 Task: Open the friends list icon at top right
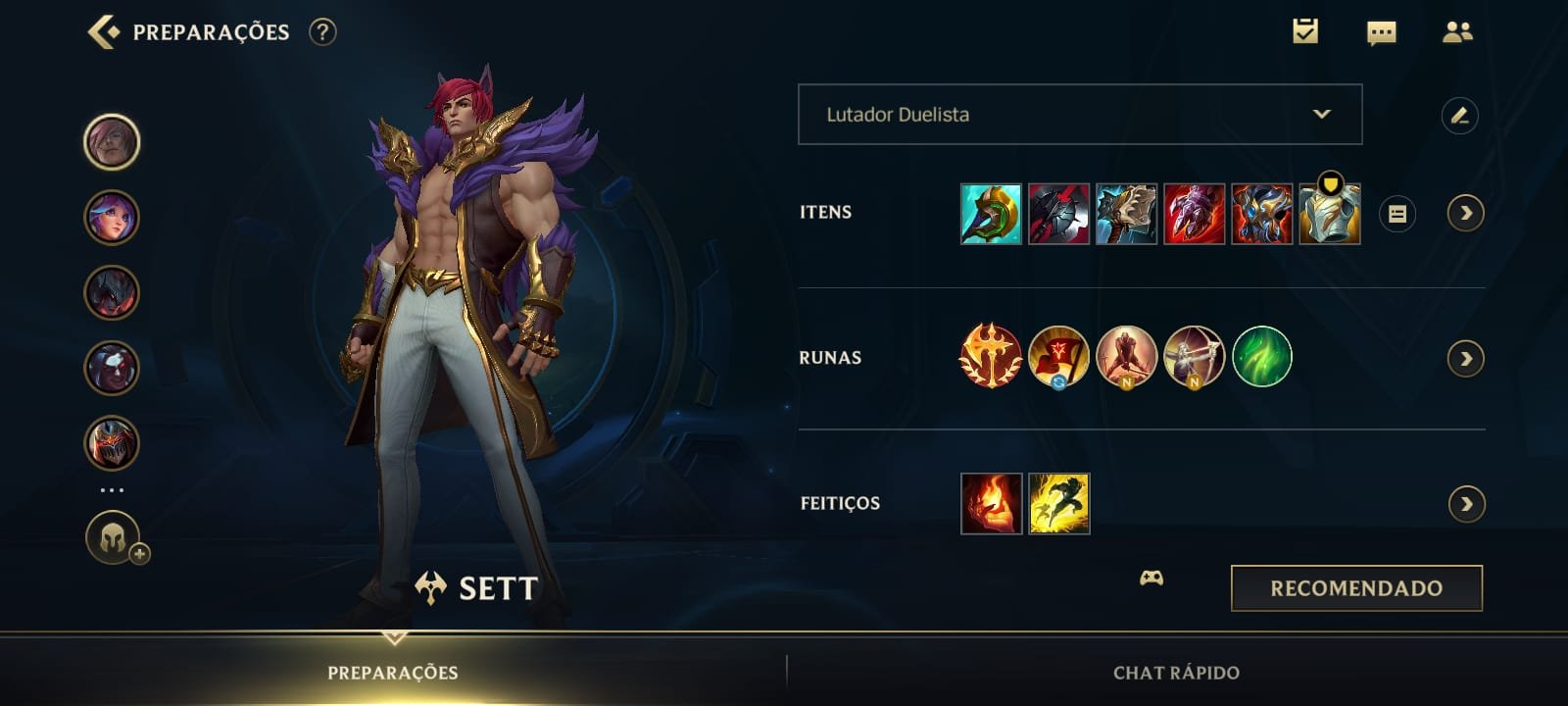(1458, 30)
